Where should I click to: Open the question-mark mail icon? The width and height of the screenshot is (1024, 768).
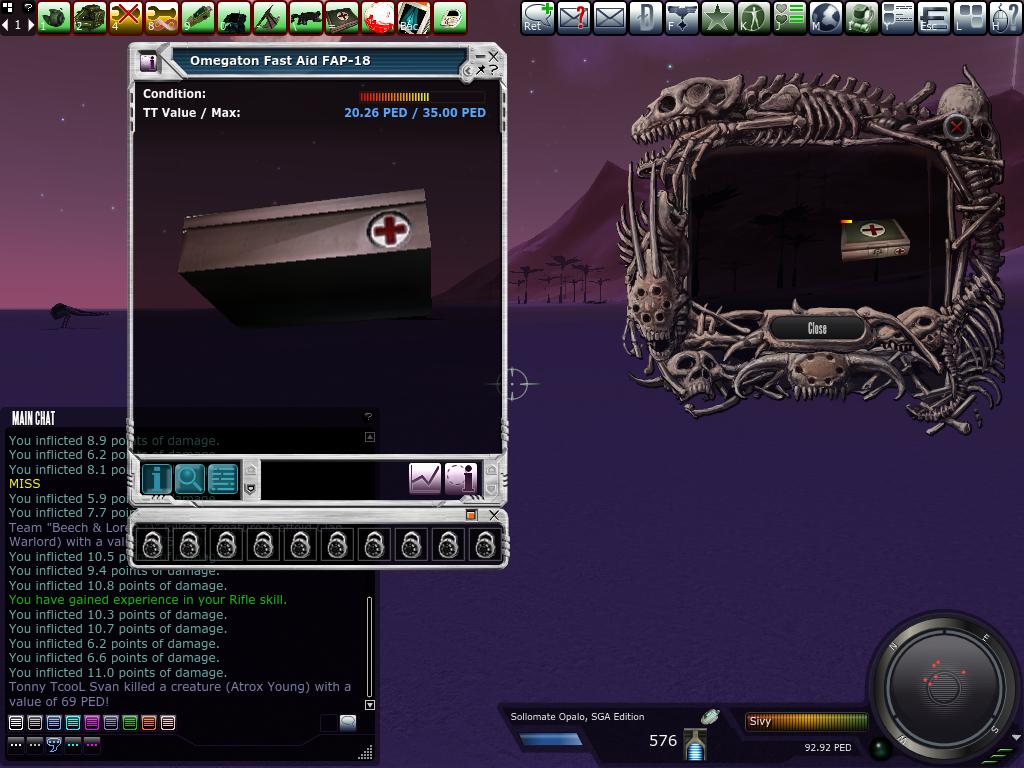click(574, 17)
